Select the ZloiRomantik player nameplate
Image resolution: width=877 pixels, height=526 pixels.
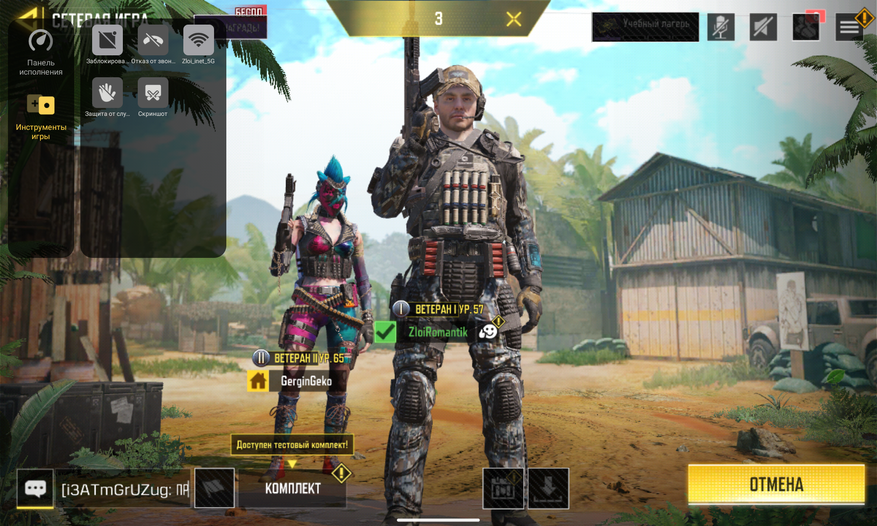437,332
